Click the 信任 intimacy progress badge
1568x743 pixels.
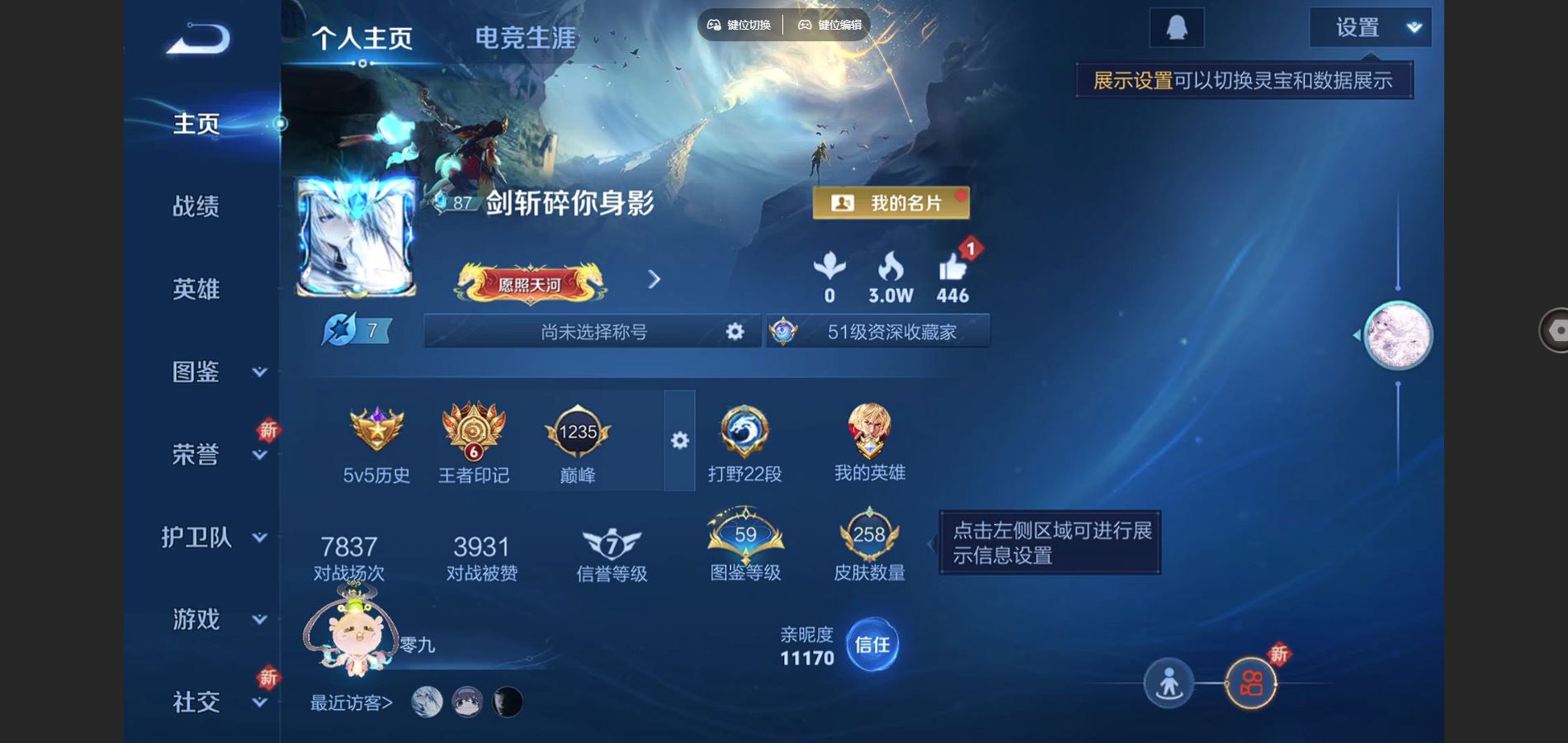click(872, 646)
